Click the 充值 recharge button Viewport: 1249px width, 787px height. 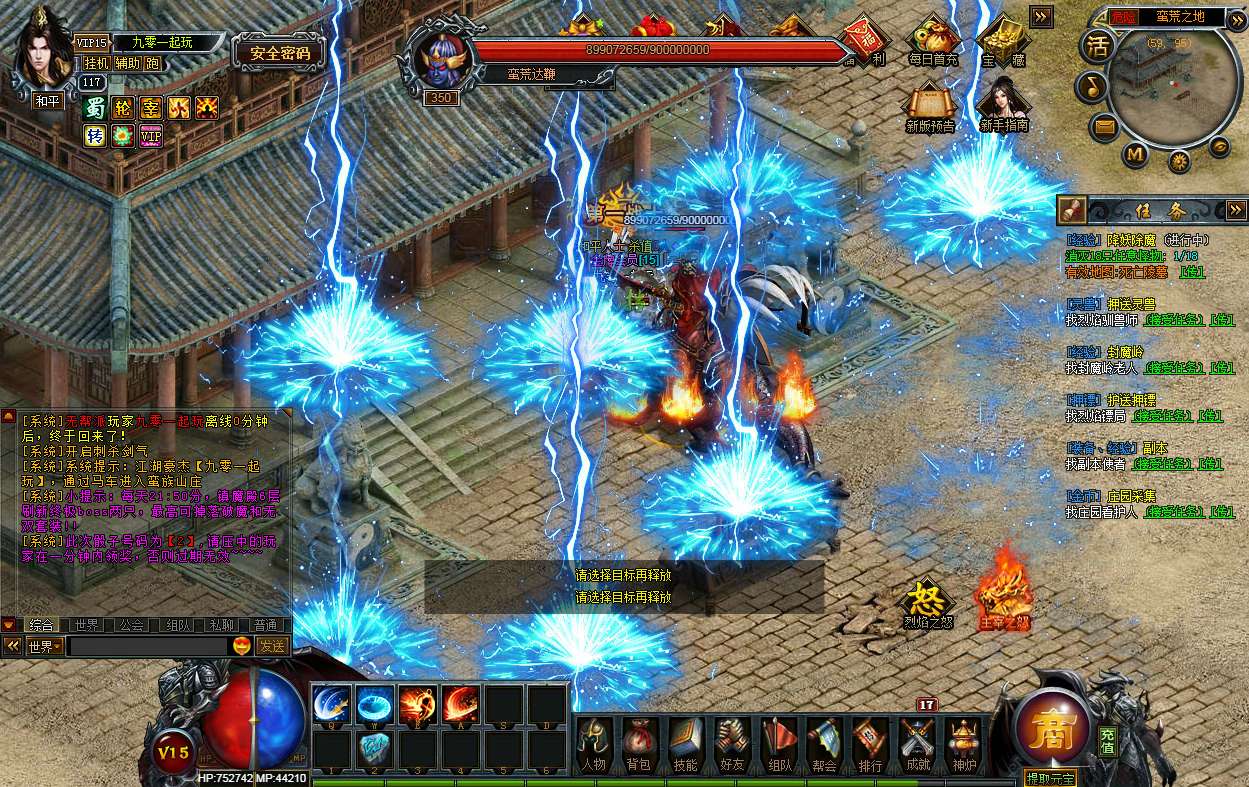[1108, 740]
